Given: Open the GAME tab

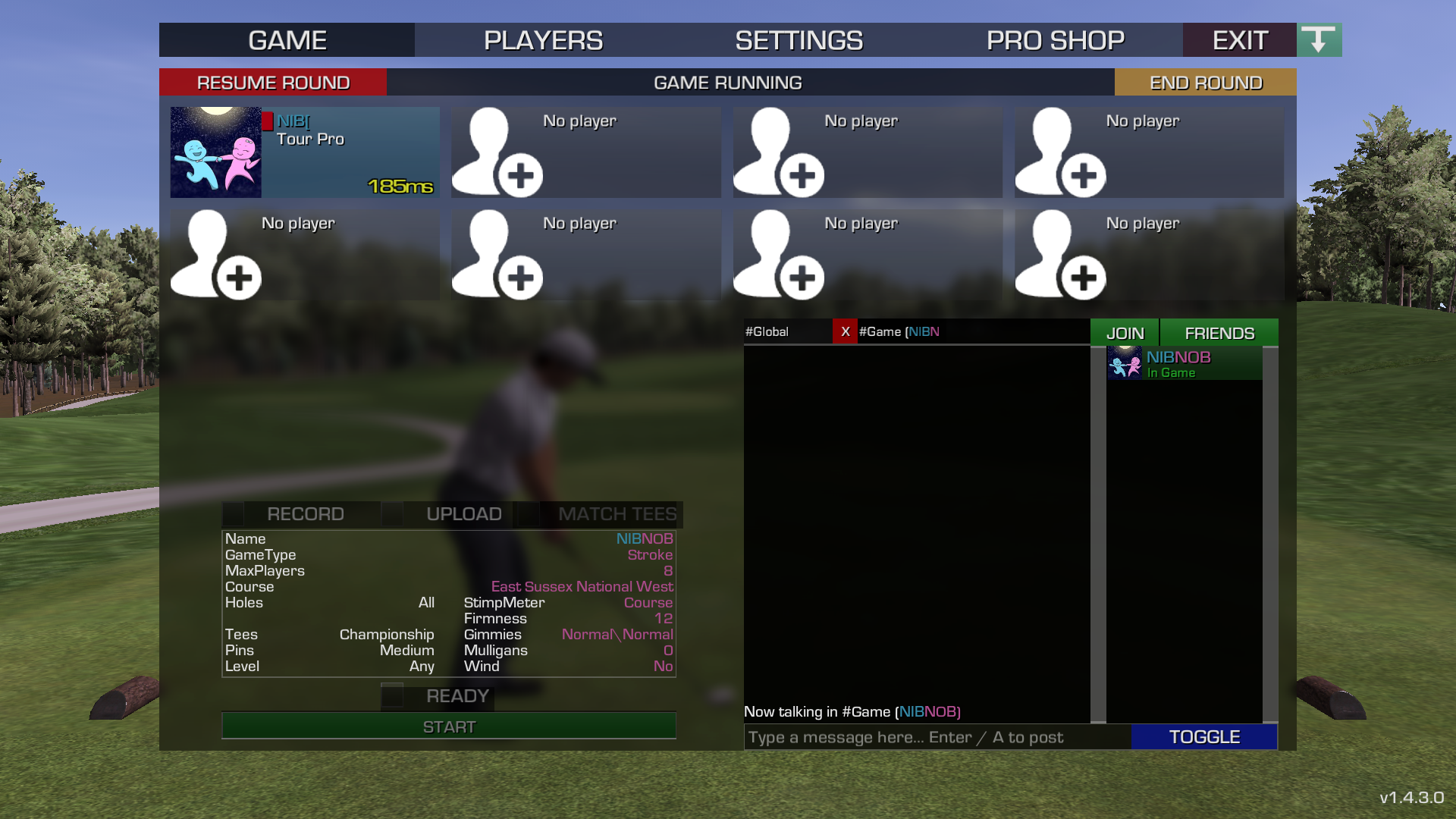Looking at the screenshot, I should tap(287, 40).
